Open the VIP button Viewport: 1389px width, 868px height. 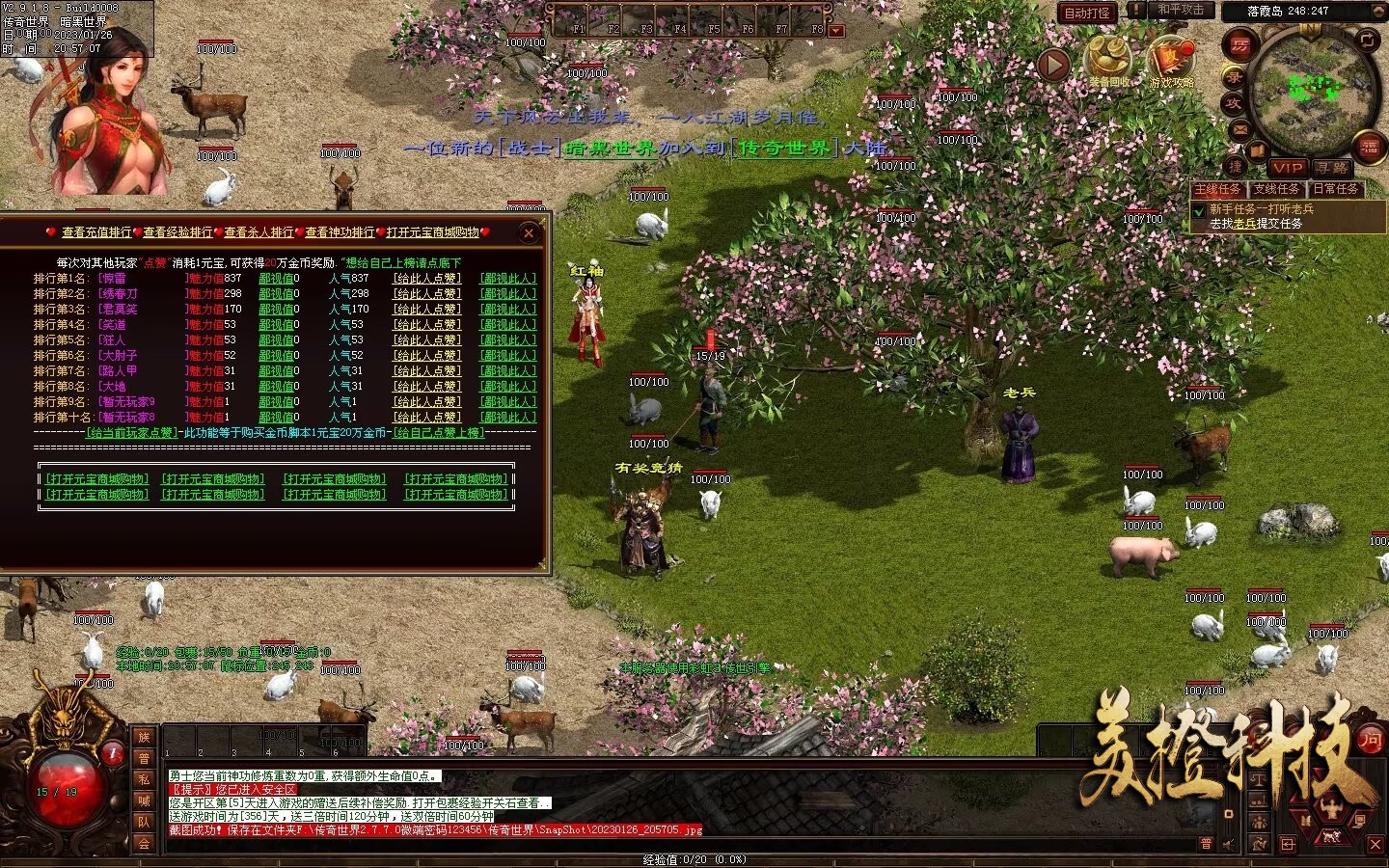pos(1287,168)
